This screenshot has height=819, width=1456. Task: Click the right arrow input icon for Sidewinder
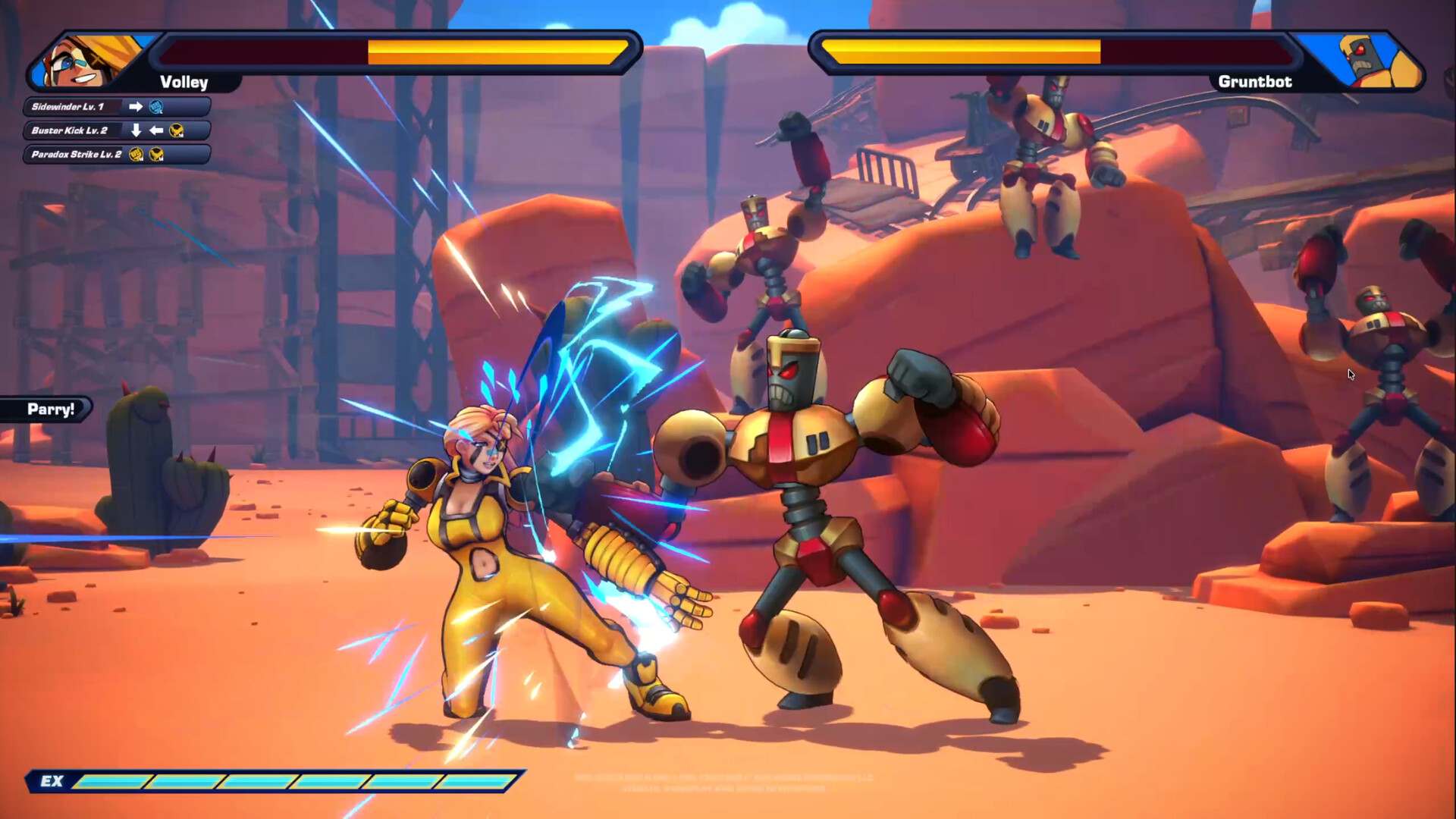click(136, 106)
